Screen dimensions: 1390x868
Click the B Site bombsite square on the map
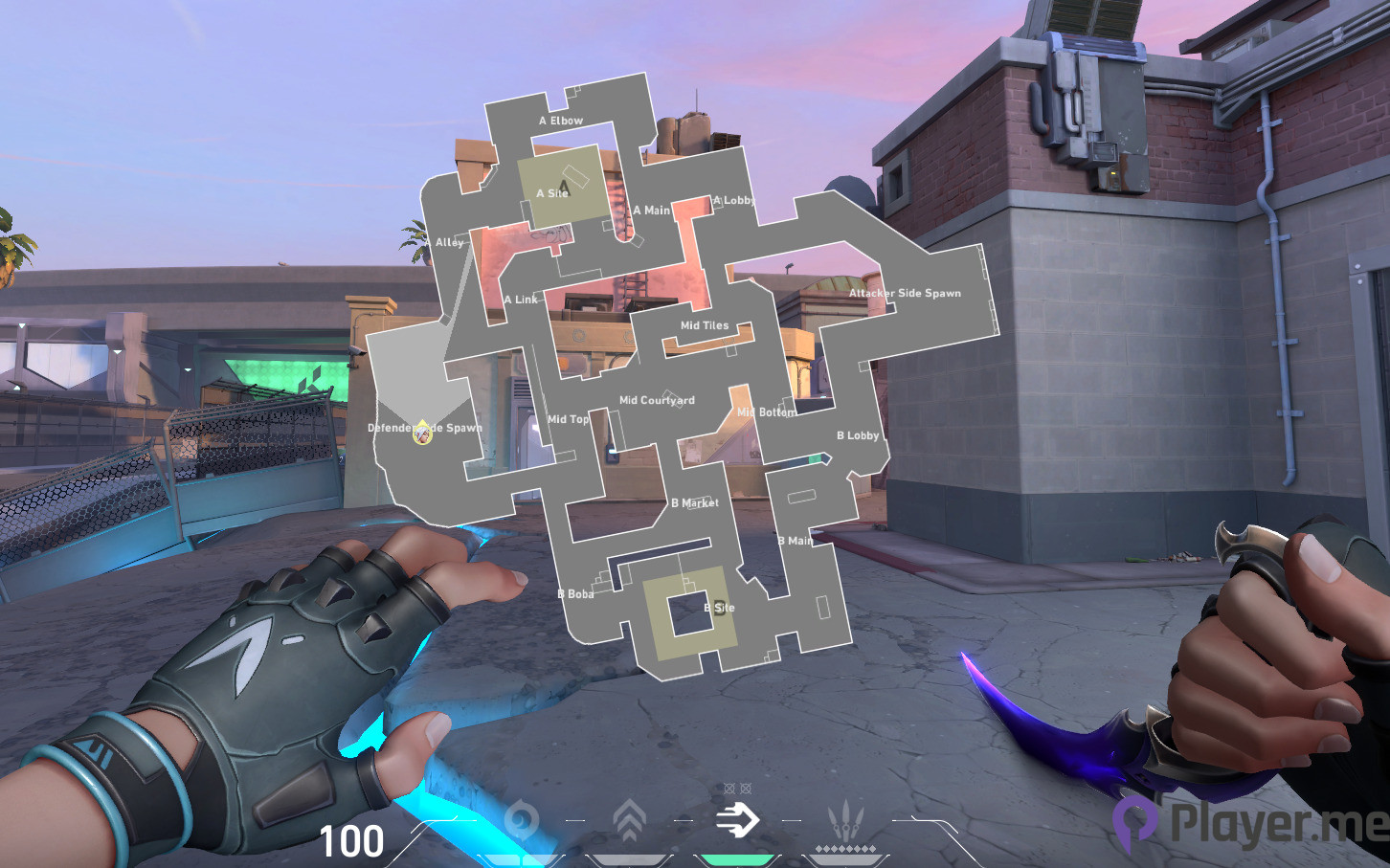687,614
